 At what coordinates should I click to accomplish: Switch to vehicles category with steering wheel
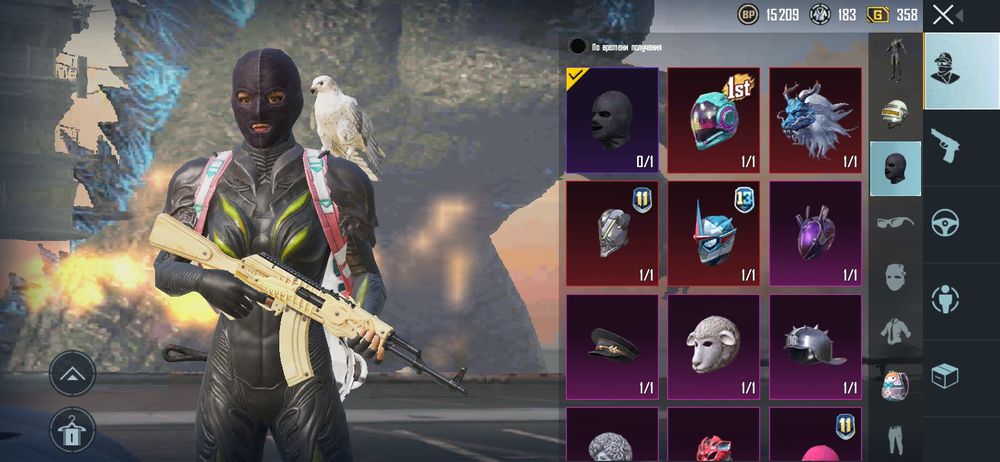click(945, 221)
